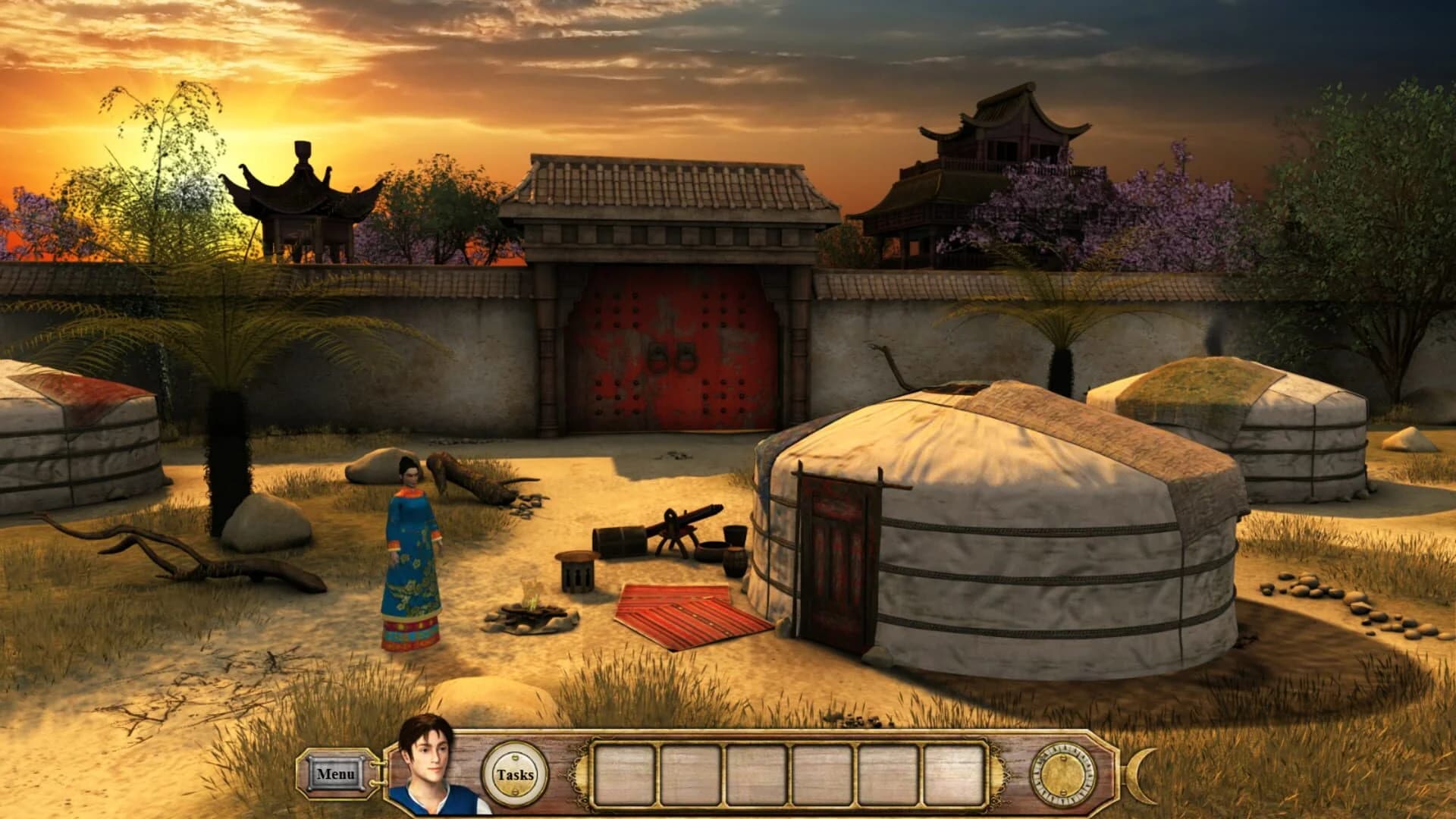The height and width of the screenshot is (819, 1456).
Task: Inspect the cannon on the wooden stand
Action: (679, 523)
